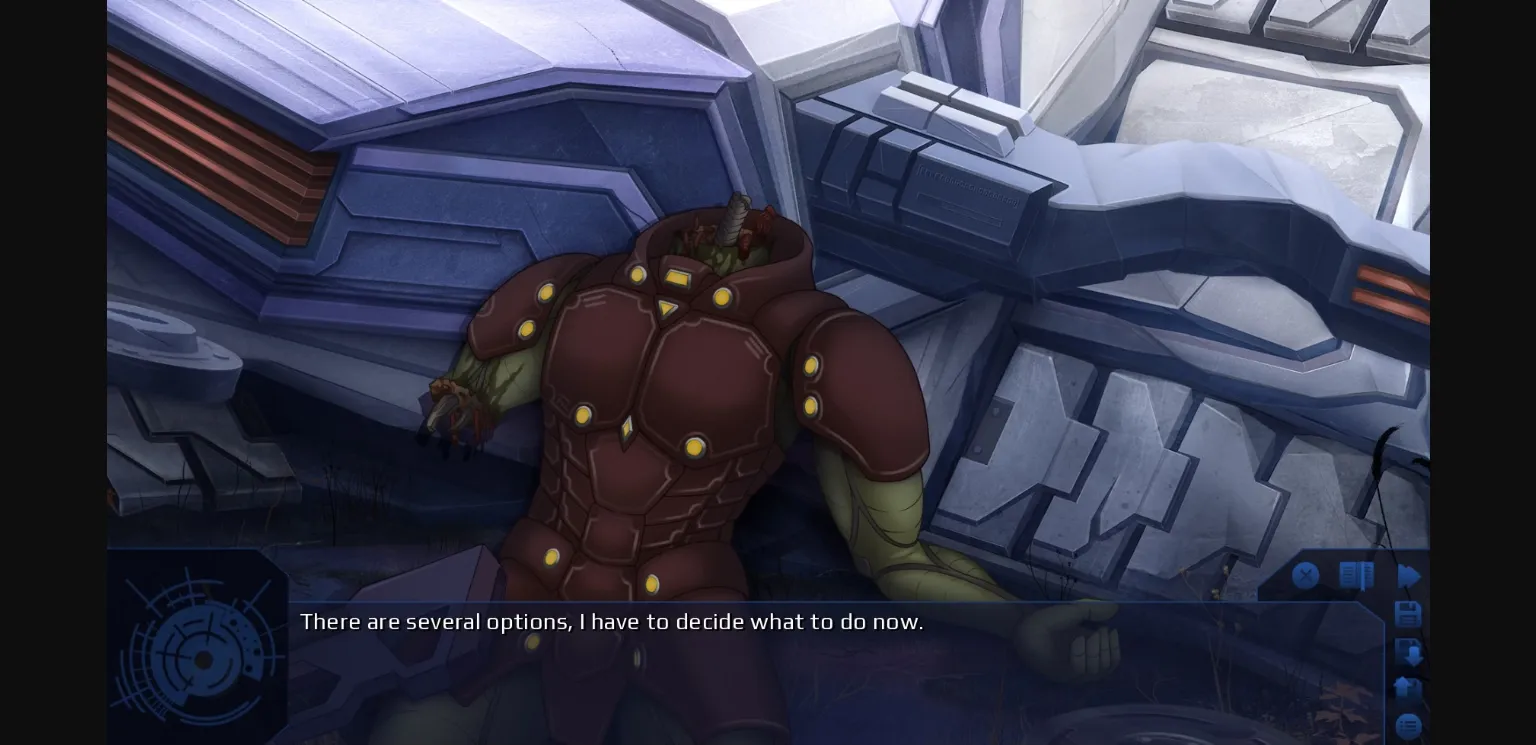Save the game via the floppy disk icon
The width and height of the screenshot is (1536, 745).
tap(1408, 615)
